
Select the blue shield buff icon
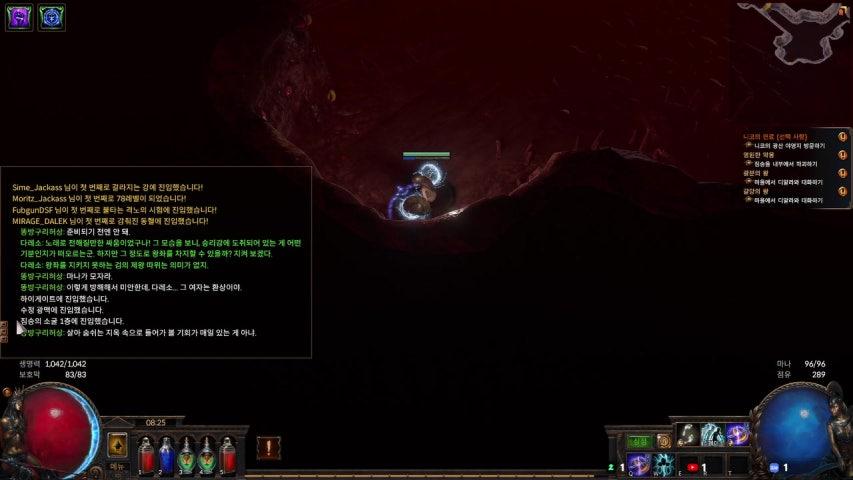[x=52, y=18]
